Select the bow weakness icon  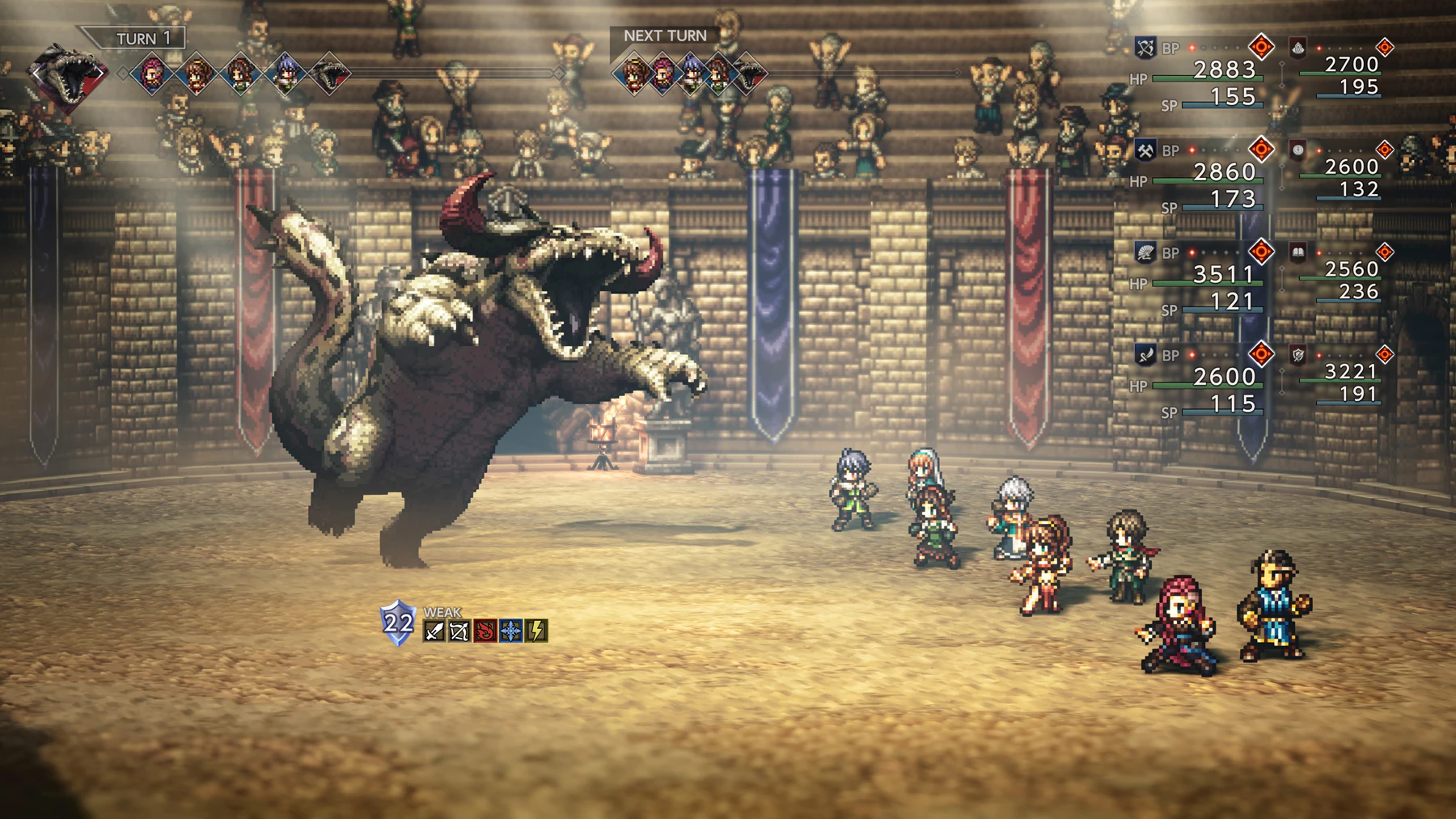click(459, 631)
